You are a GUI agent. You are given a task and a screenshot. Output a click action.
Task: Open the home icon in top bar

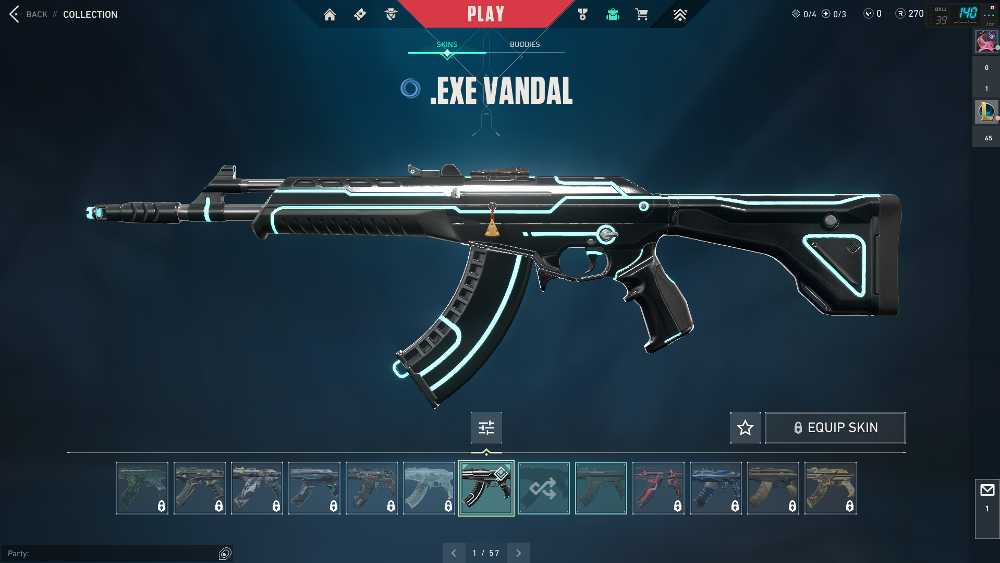pos(330,15)
